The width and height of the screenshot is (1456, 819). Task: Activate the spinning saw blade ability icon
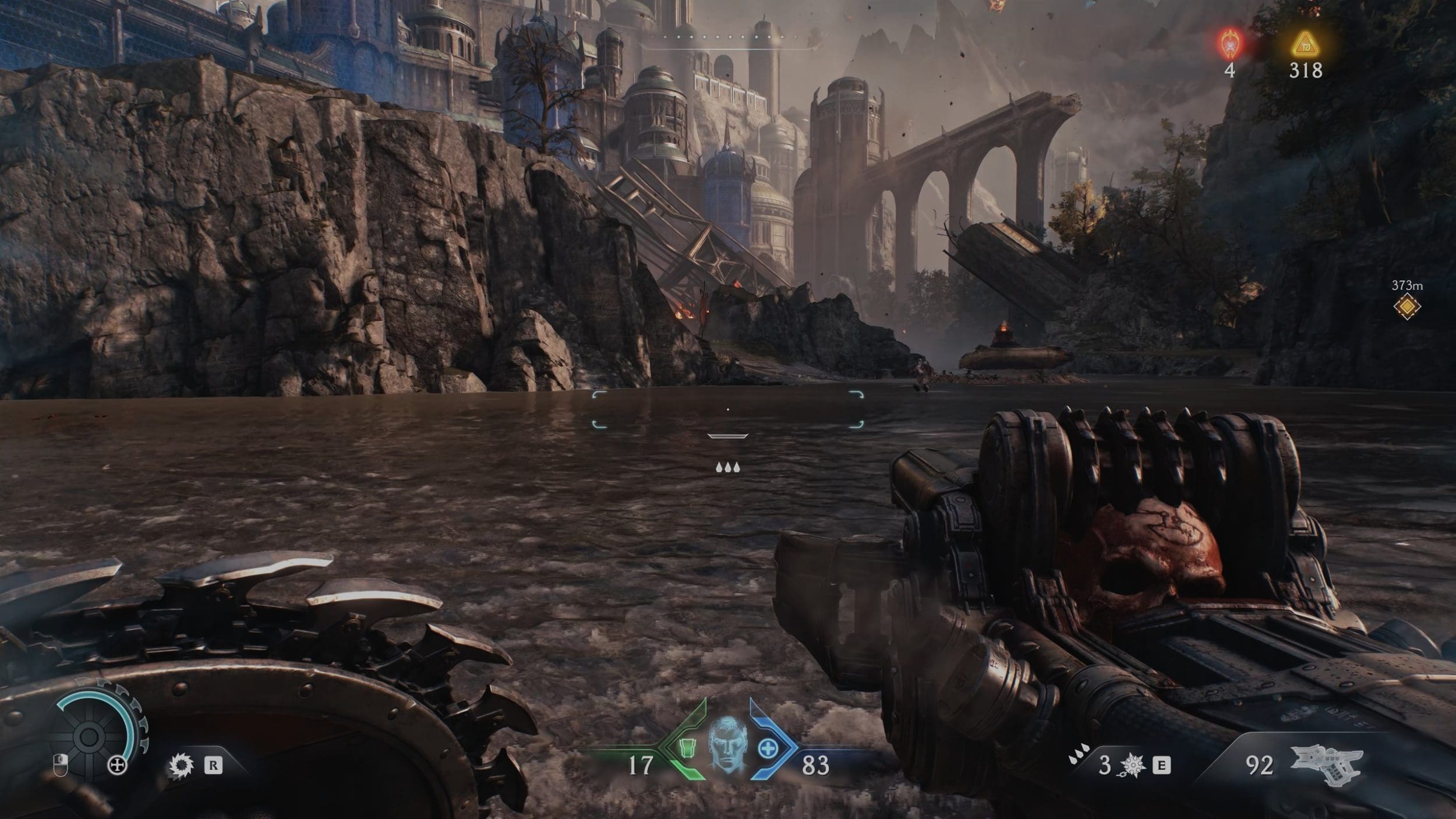pos(181,765)
